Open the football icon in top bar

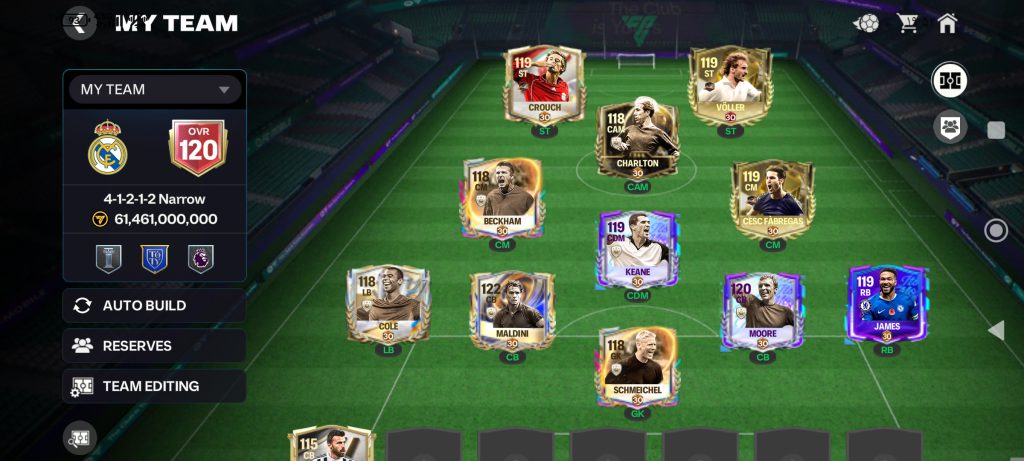[866, 22]
